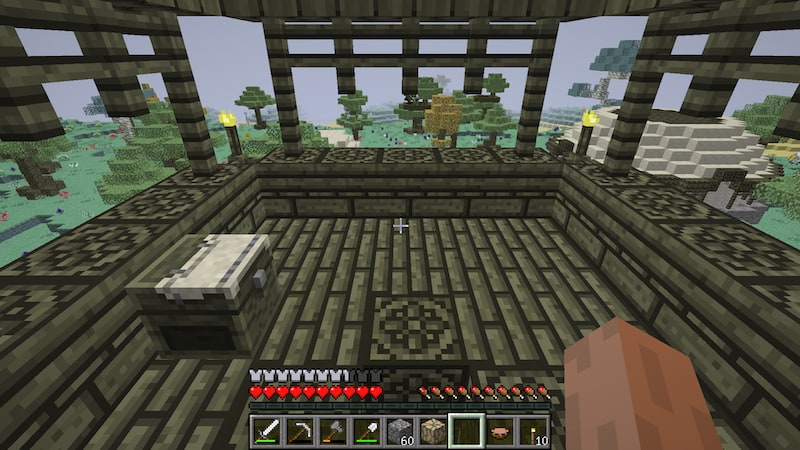Click the highlighted dark plank slot
This screenshot has height=450, width=800.
[x=466, y=431]
